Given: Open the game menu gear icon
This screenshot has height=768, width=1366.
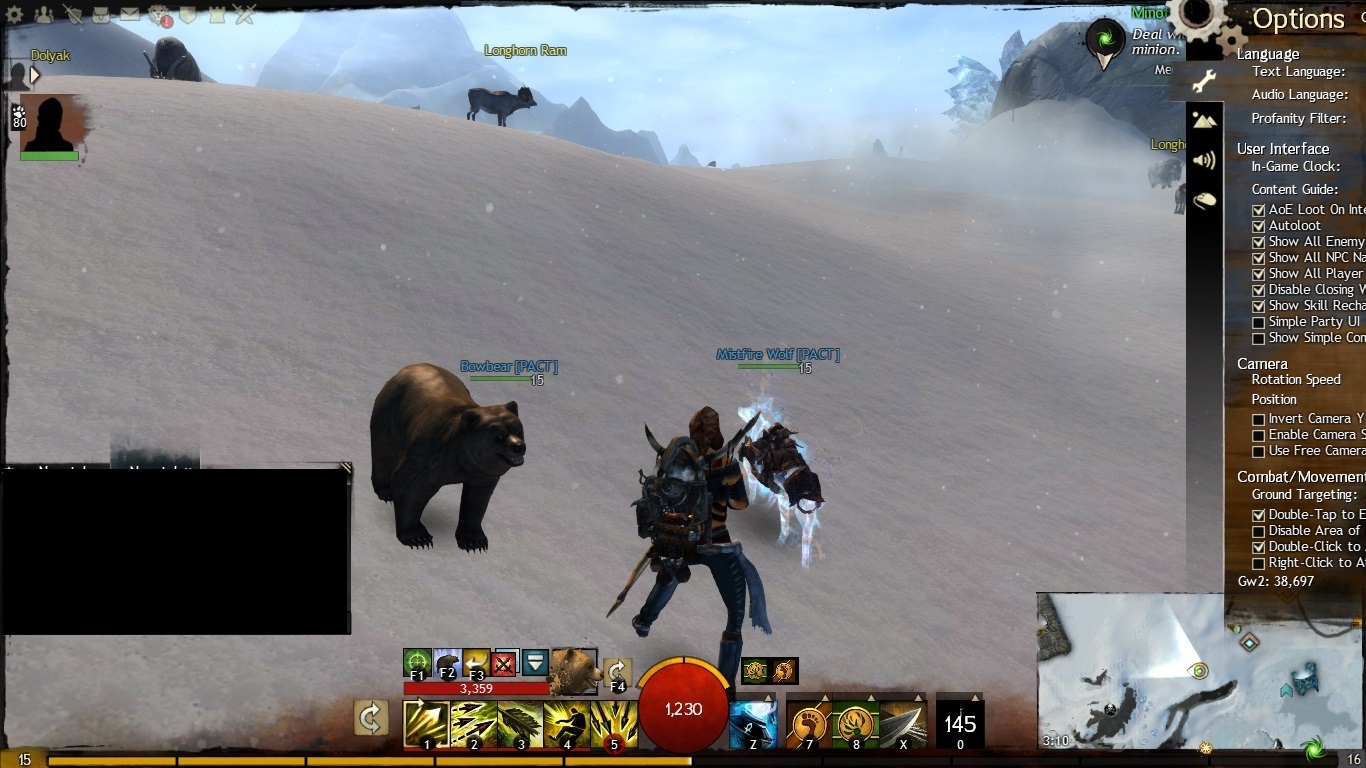Looking at the screenshot, I should click(x=14, y=15).
